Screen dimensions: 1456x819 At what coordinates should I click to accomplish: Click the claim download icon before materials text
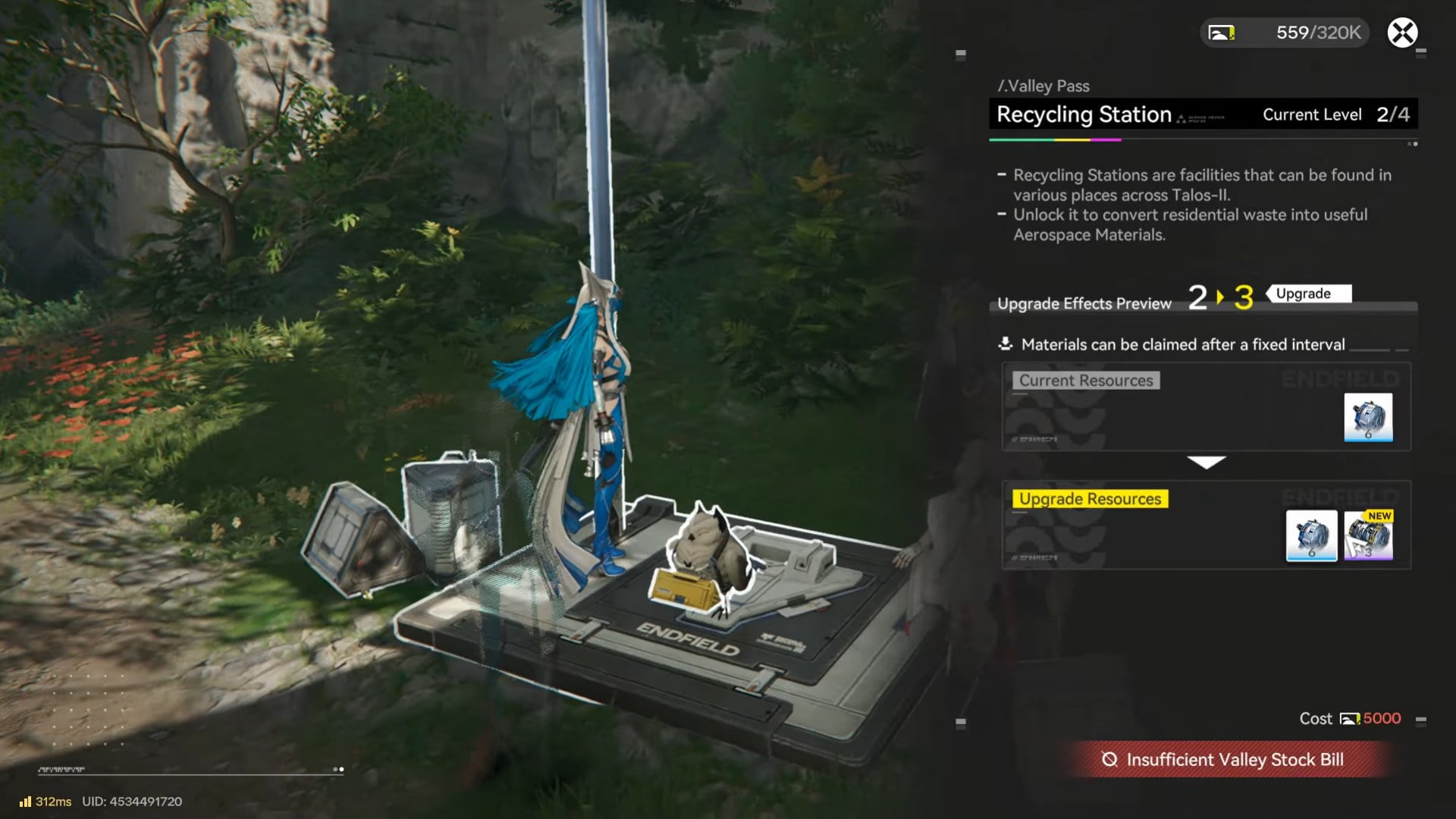pos(1005,344)
